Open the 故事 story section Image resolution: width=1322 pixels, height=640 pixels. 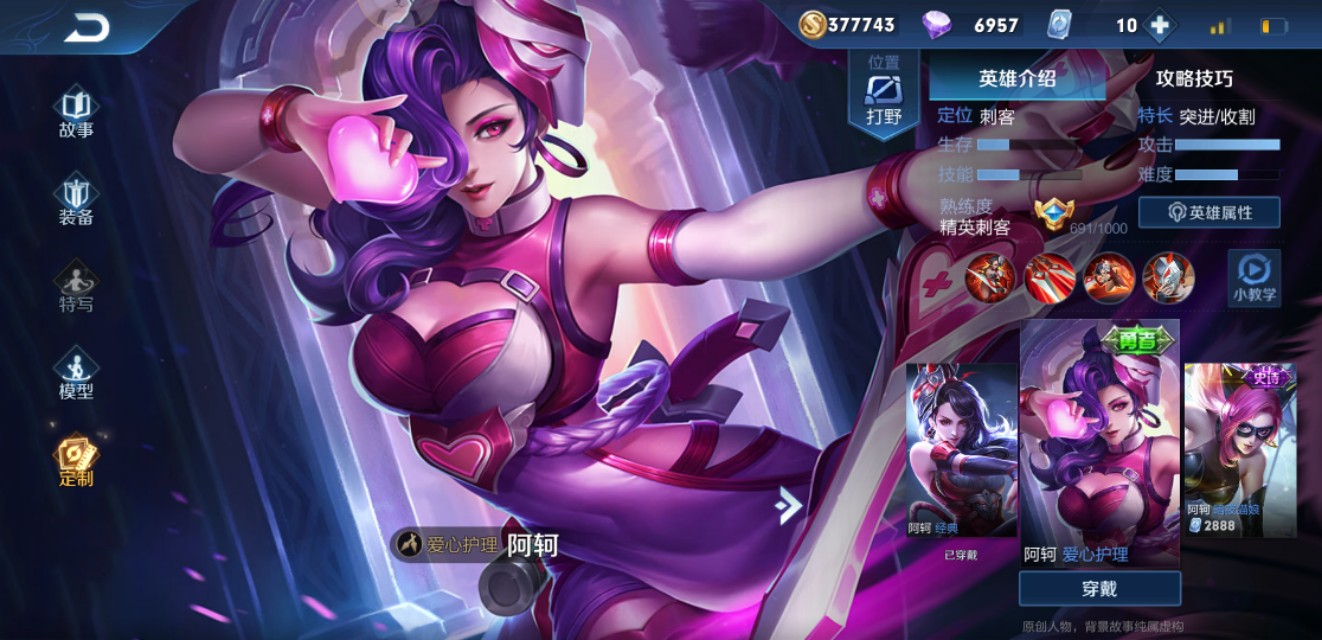tap(76, 113)
